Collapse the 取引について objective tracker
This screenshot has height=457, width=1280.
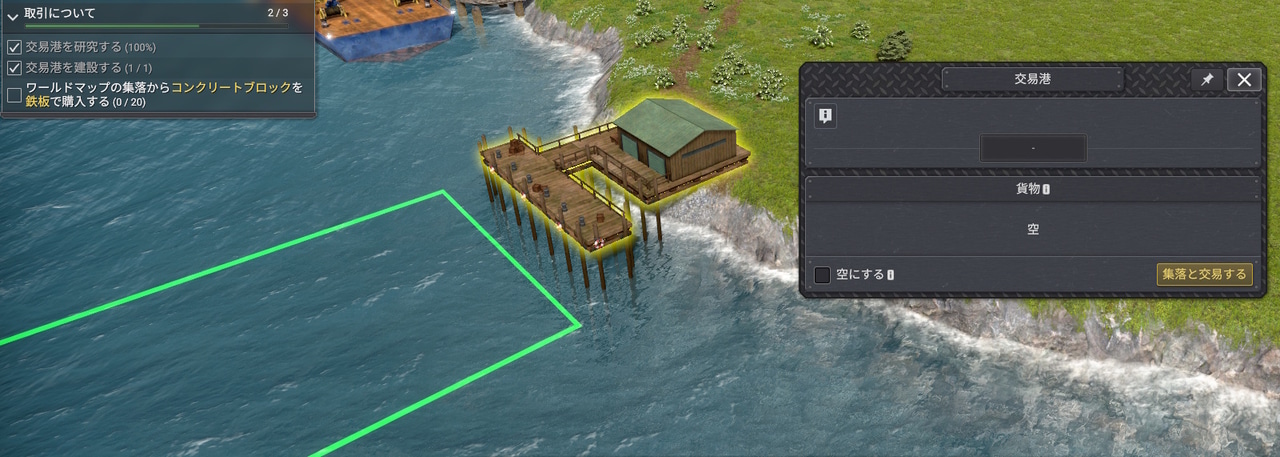13,15
